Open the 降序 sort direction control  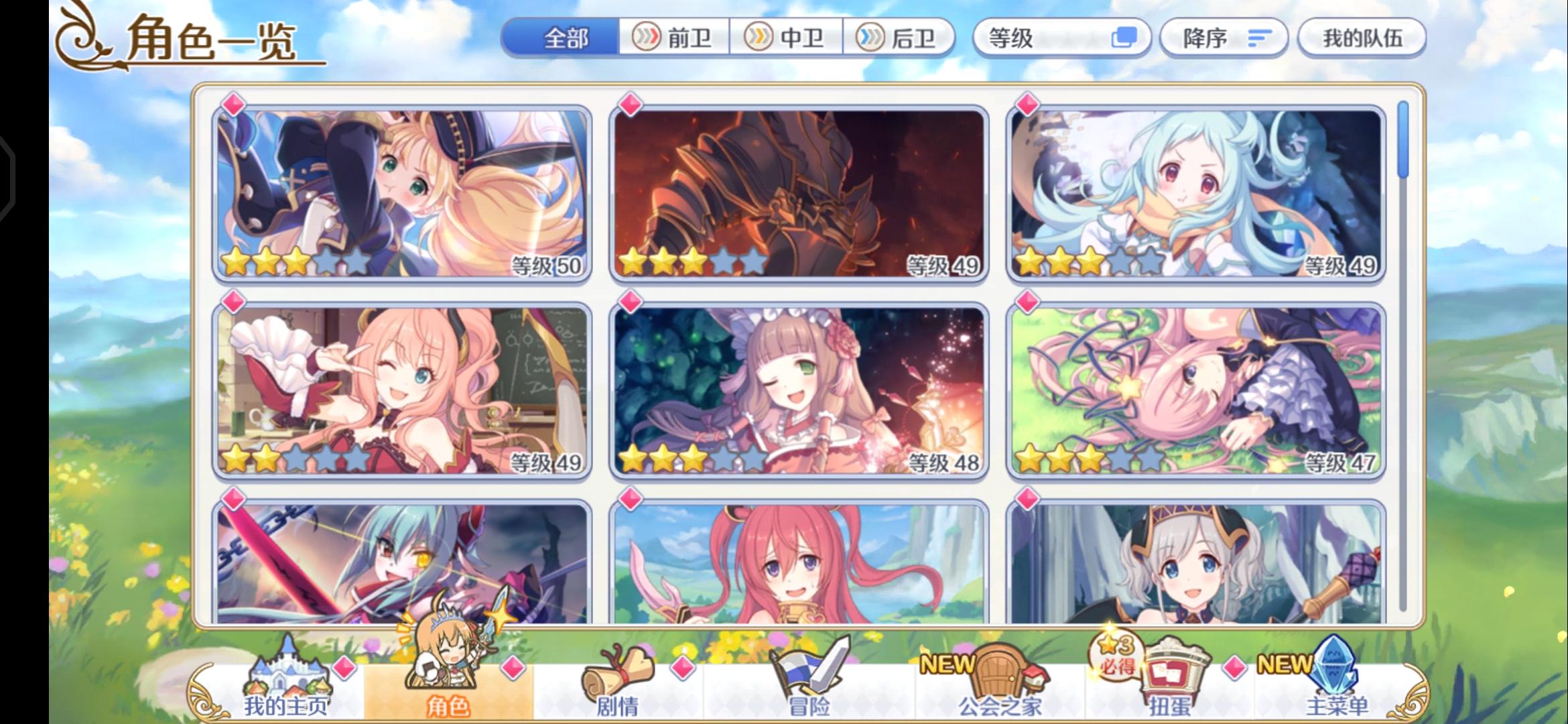click(1224, 38)
